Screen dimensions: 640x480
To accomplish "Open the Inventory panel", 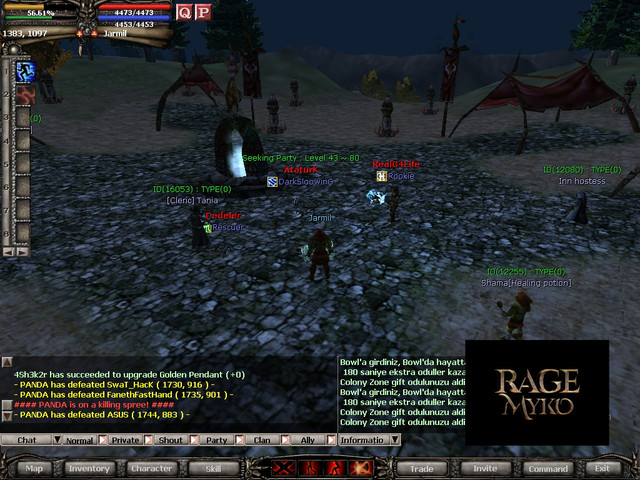I will 89,467.
